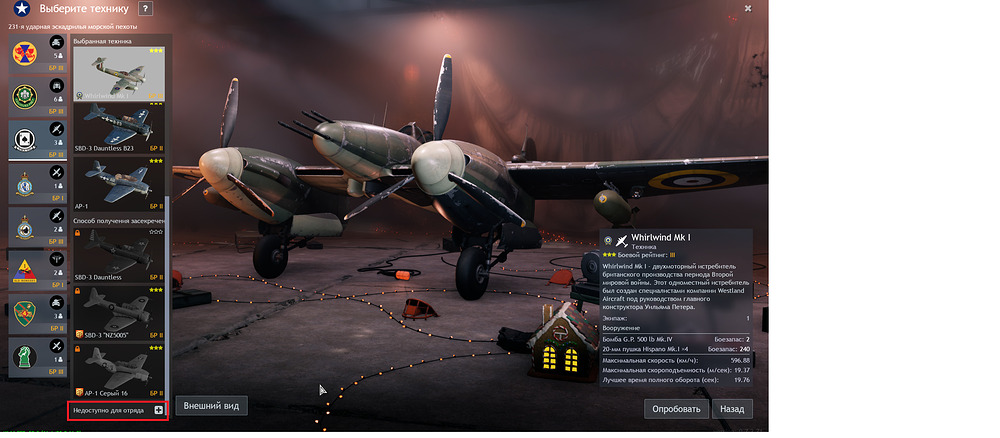Go back with the "Назад" button
The height and width of the screenshot is (438, 1000).
coord(732,409)
